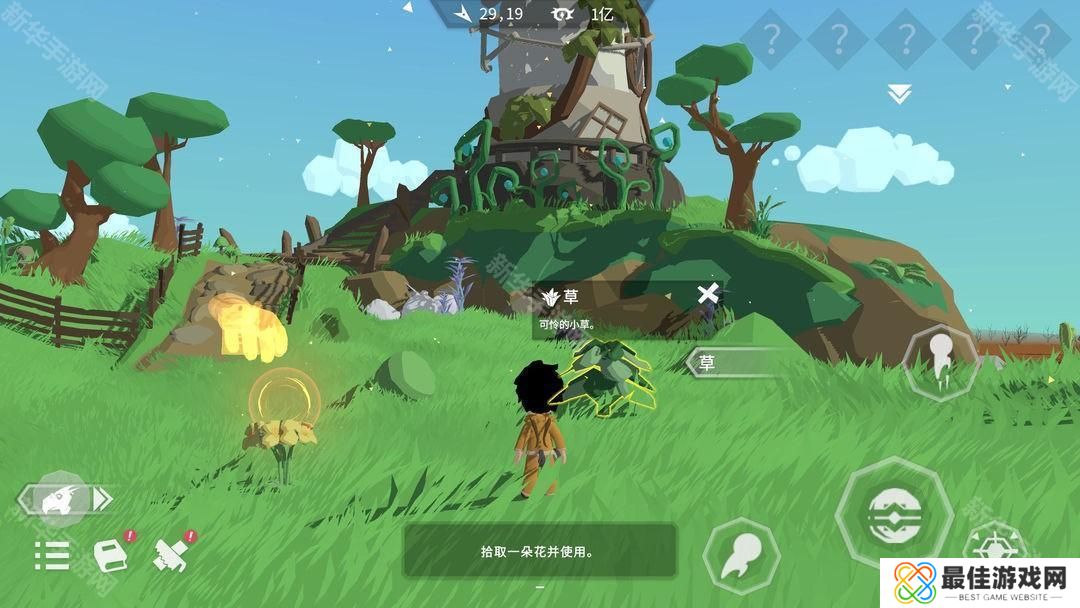
Task: Tap the diagonal dash action button
Action: pyautogui.click(x=741, y=555)
